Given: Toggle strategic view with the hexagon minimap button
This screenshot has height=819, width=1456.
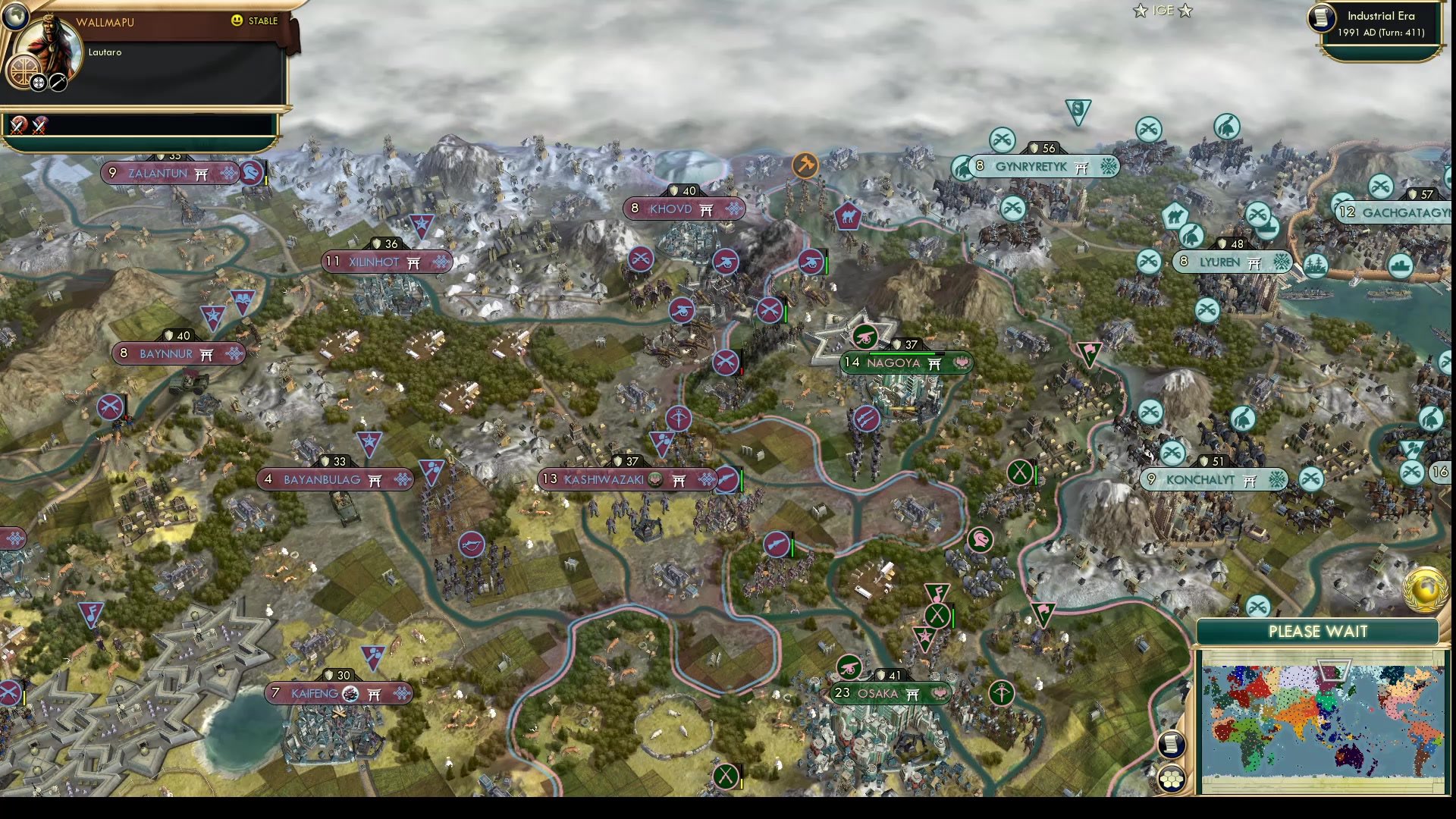Looking at the screenshot, I should point(1172,777).
